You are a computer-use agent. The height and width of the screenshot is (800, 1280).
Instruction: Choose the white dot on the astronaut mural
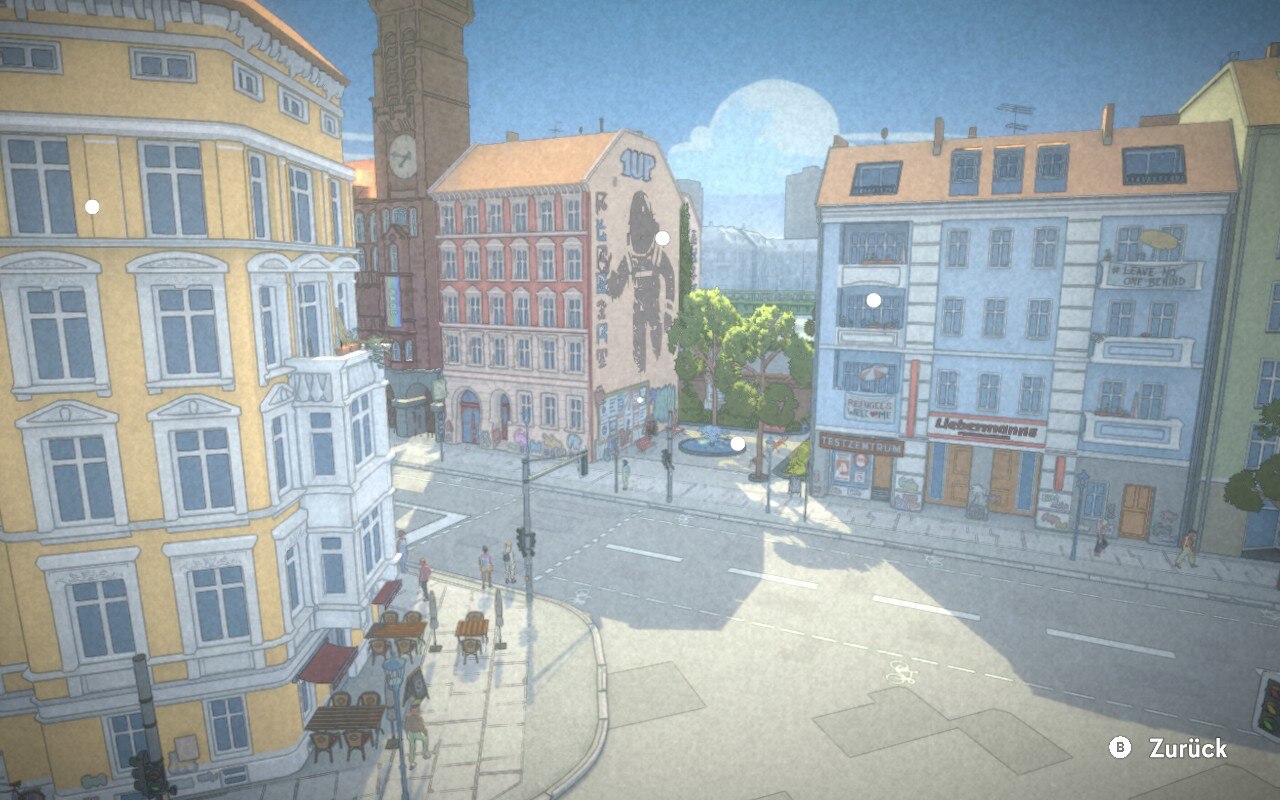pyautogui.click(x=662, y=238)
